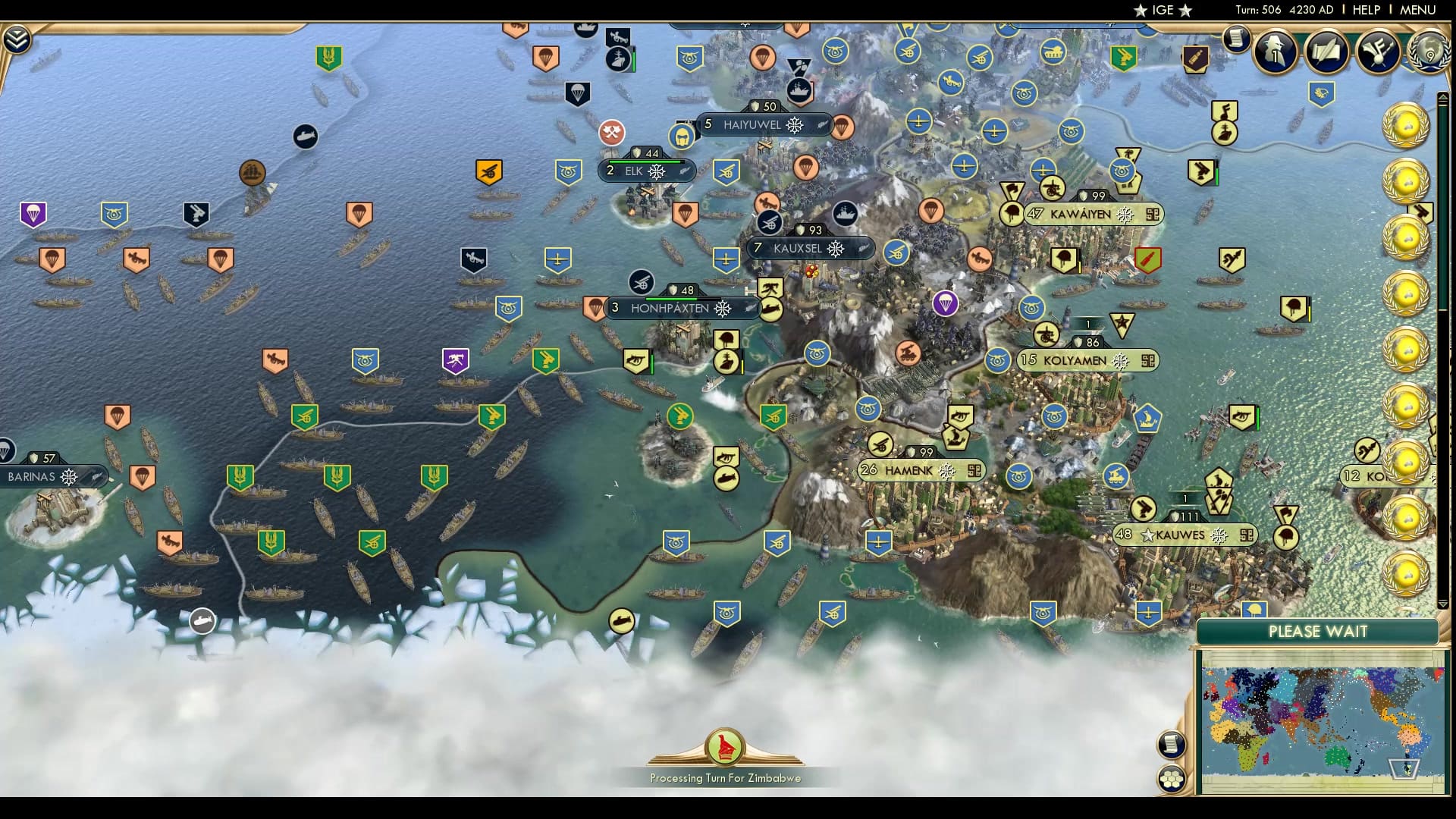The image size is (1456, 819).
Task: Open the Diplomacy globe icon showing 9
Action: click(x=1428, y=53)
